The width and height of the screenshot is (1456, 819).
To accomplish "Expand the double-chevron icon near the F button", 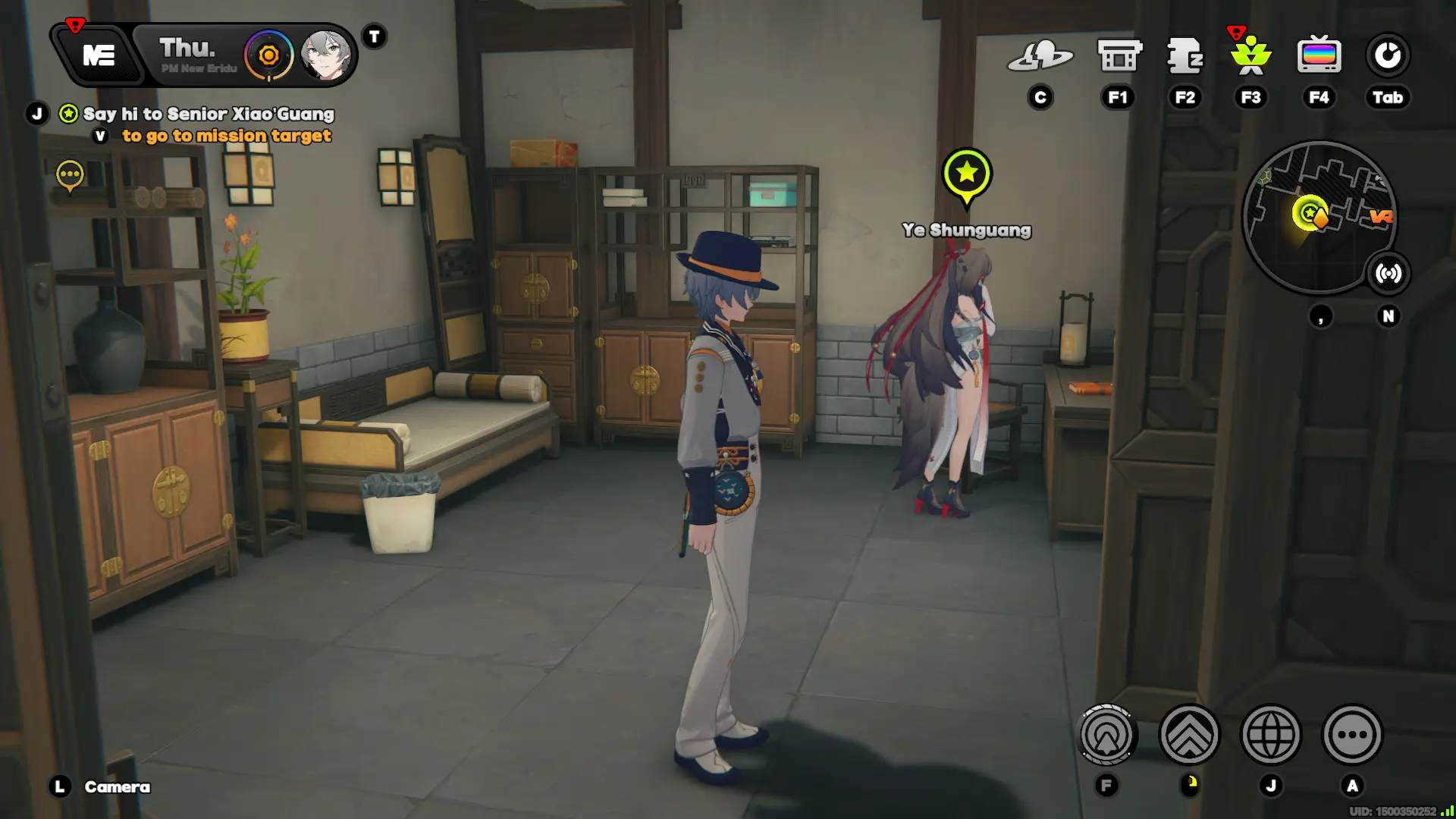I will coord(1191,735).
